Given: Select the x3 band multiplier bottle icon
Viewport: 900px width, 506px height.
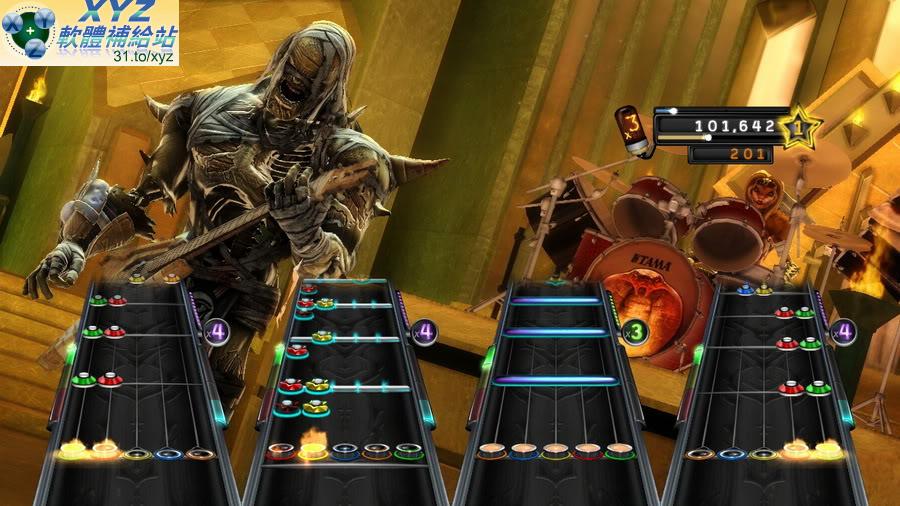Looking at the screenshot, I should [x=632, y=128].
